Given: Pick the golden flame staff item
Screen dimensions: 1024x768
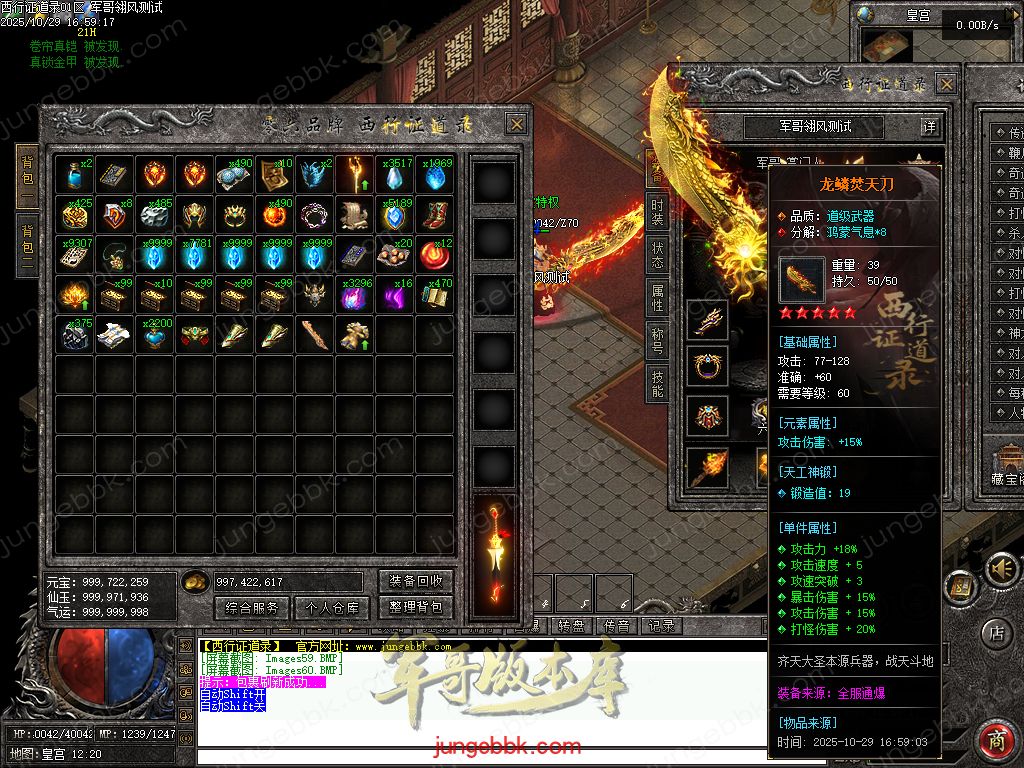Looking at the screenshot, I should pos(355,175).
